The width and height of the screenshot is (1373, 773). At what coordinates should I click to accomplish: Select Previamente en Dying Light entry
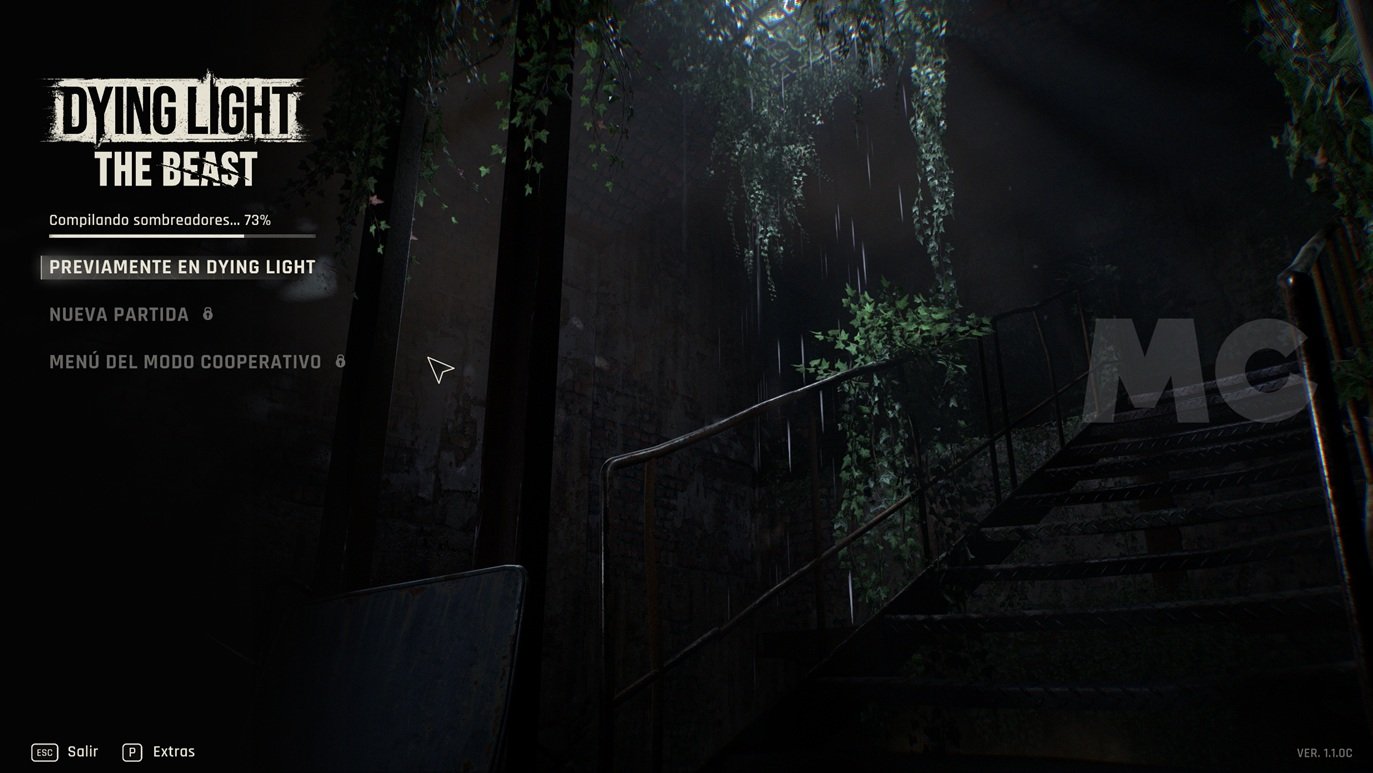pyautogui.click(x=182, y=267)
